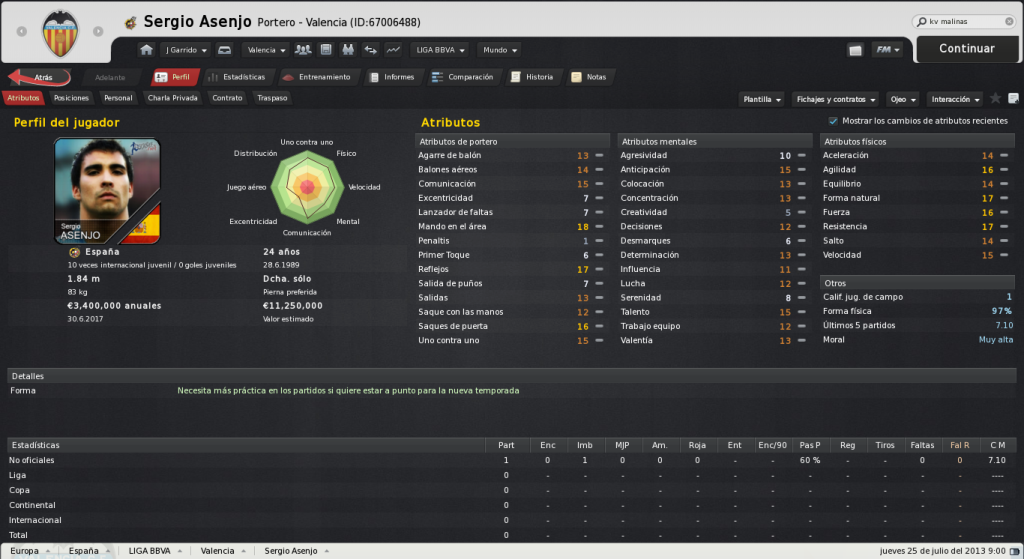Viewport: 1024px width, 559px height.
Task: Open the Traspaso subtab
Action: [x=272, y=98]
